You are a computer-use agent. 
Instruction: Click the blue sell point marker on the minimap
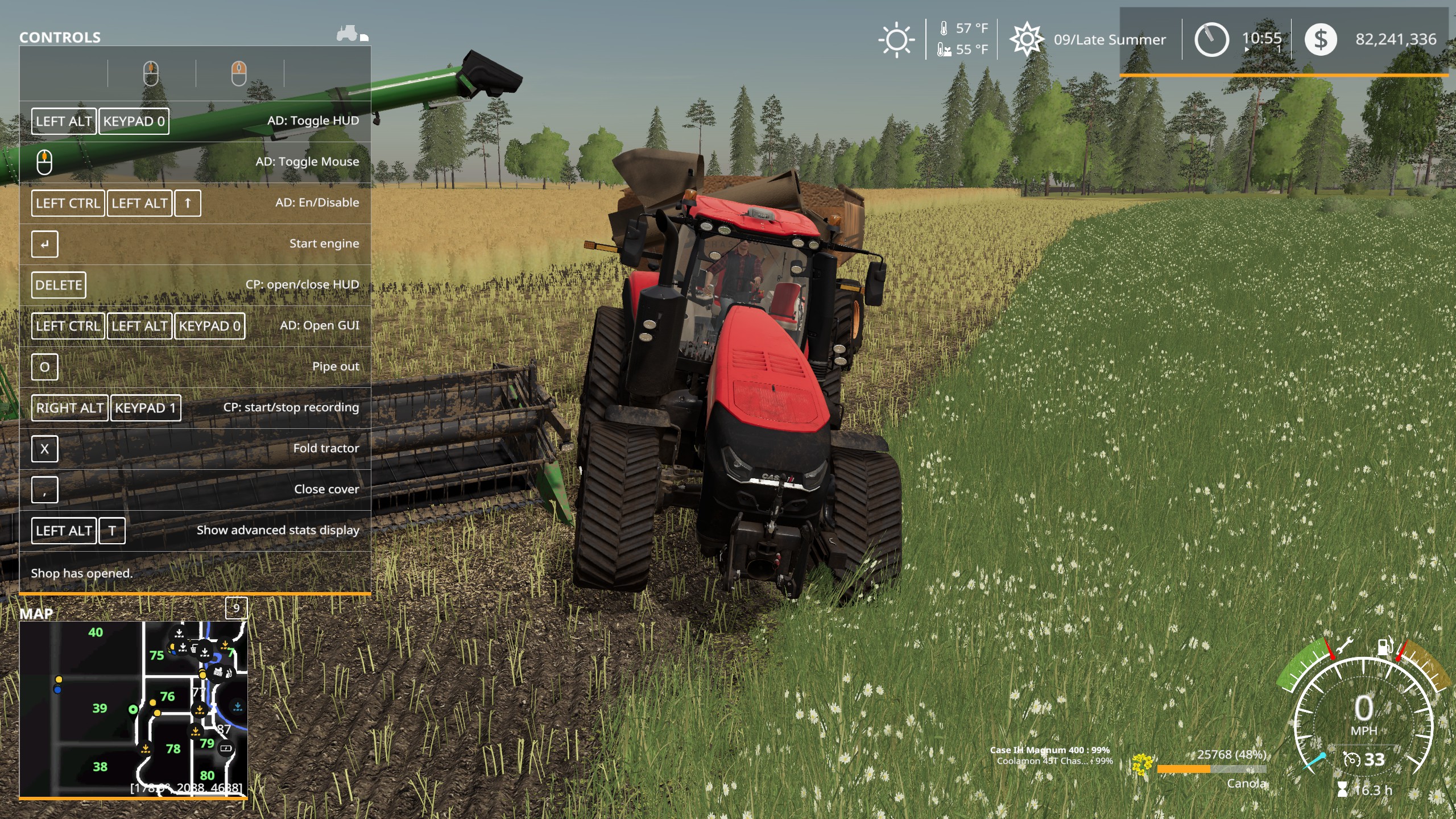tap(58, 689)
